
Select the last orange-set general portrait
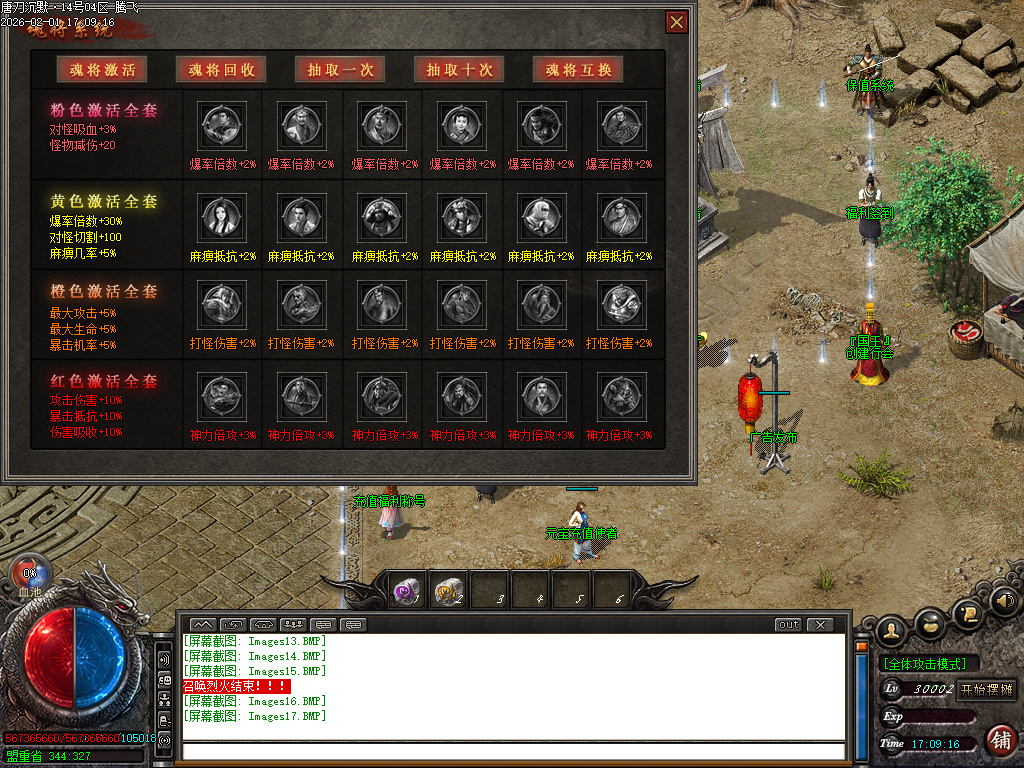[x=618, y=306]
